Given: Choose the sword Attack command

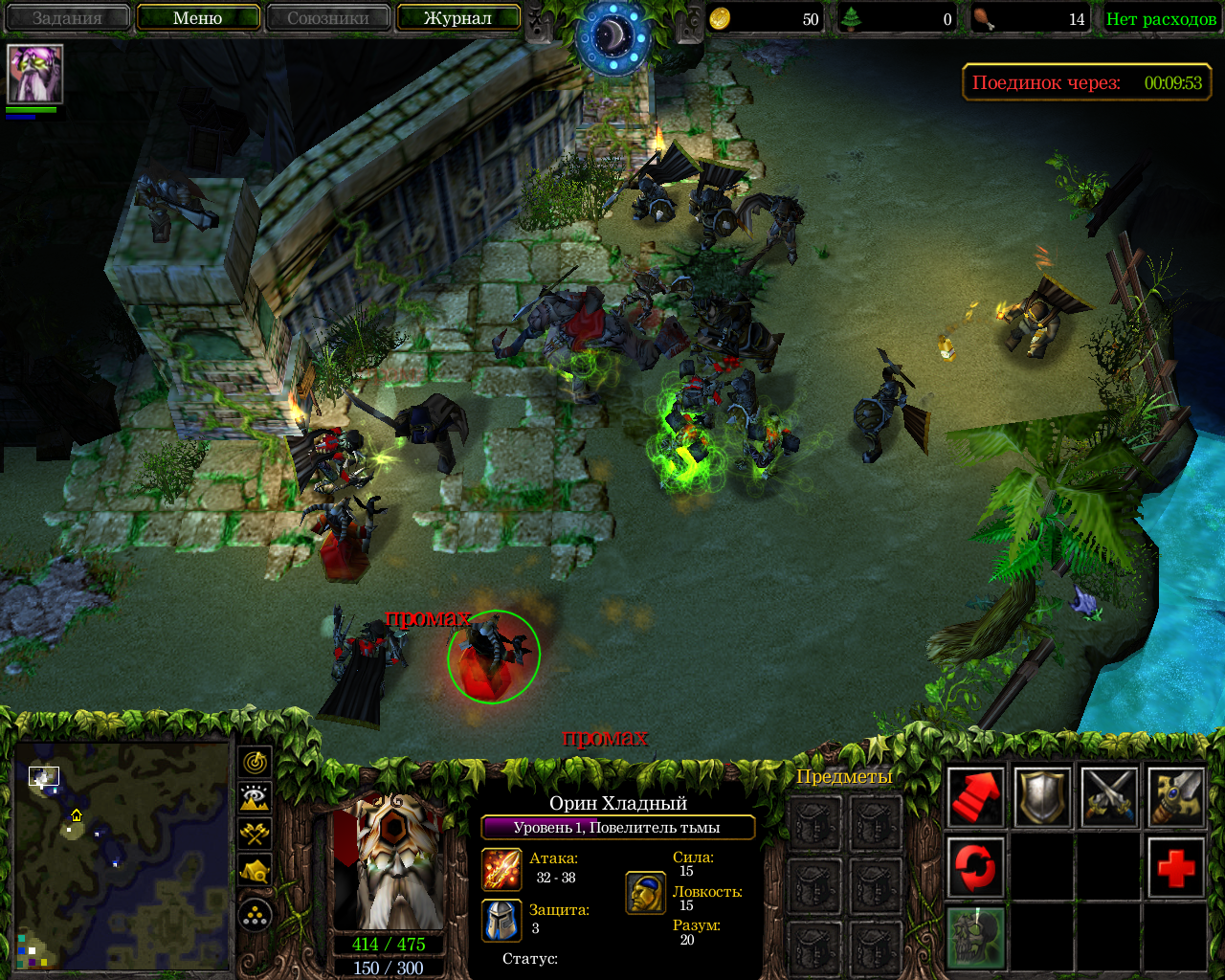Looking at the screenshot, I should (x=1175, y=796).
